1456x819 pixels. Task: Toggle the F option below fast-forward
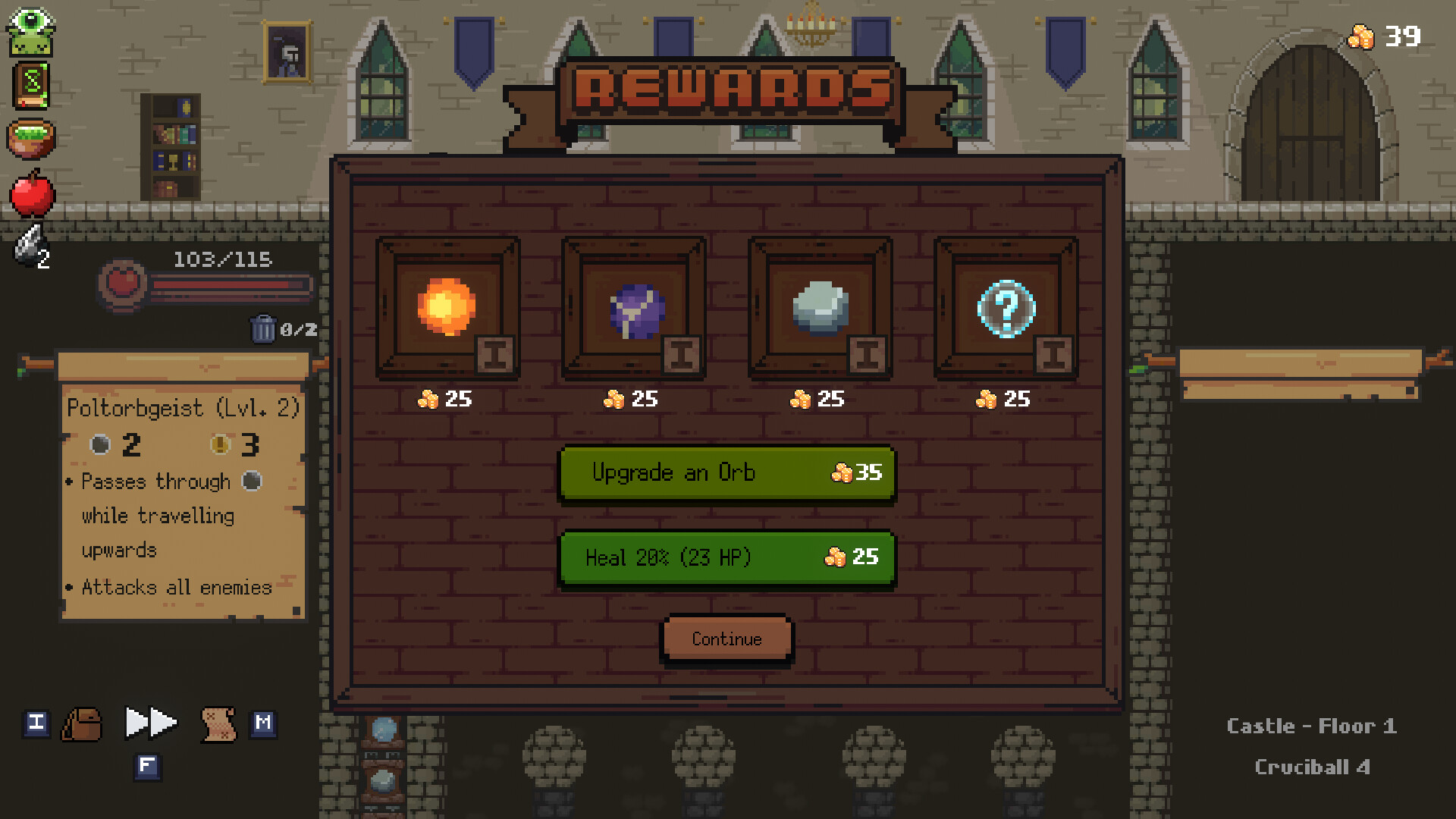[149, 767]
